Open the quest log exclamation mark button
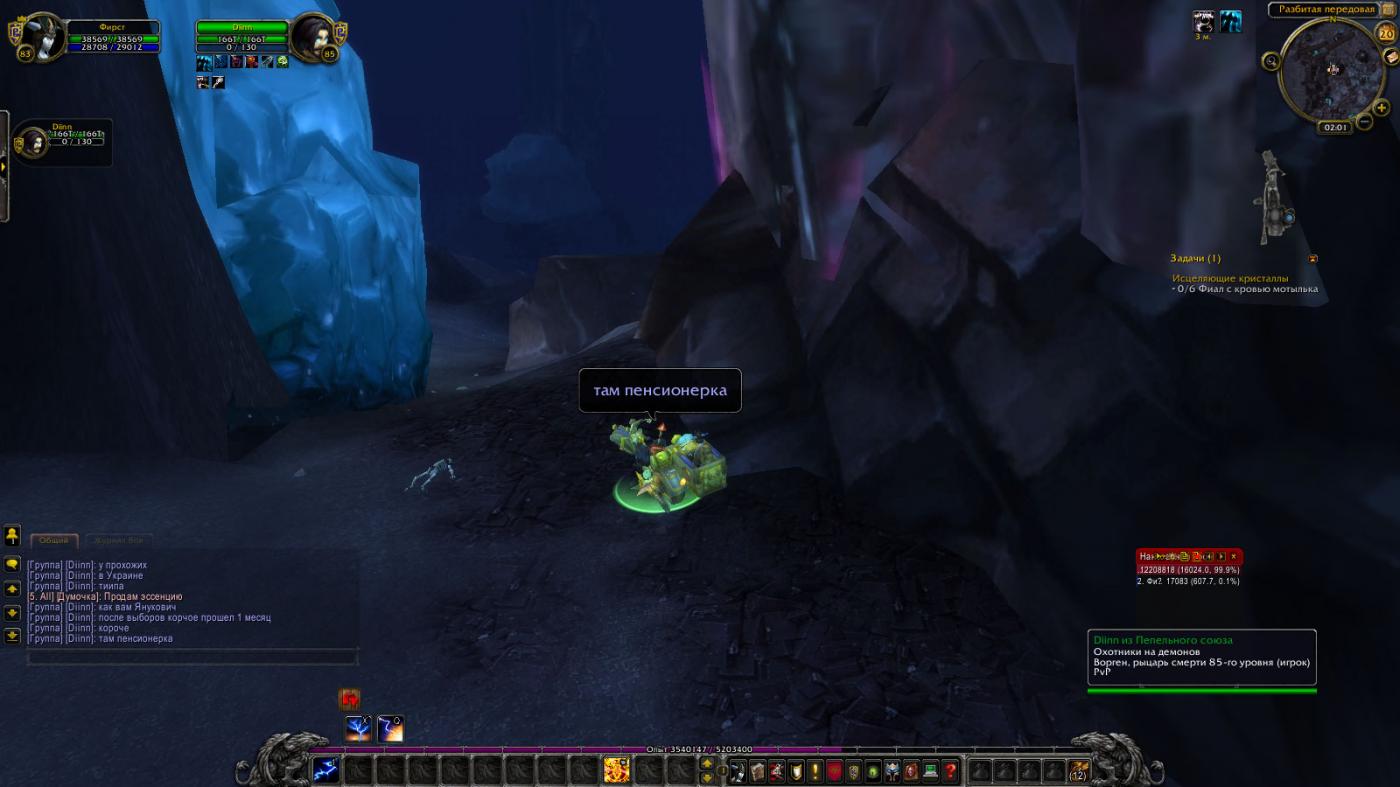 [x=816, y=771]
